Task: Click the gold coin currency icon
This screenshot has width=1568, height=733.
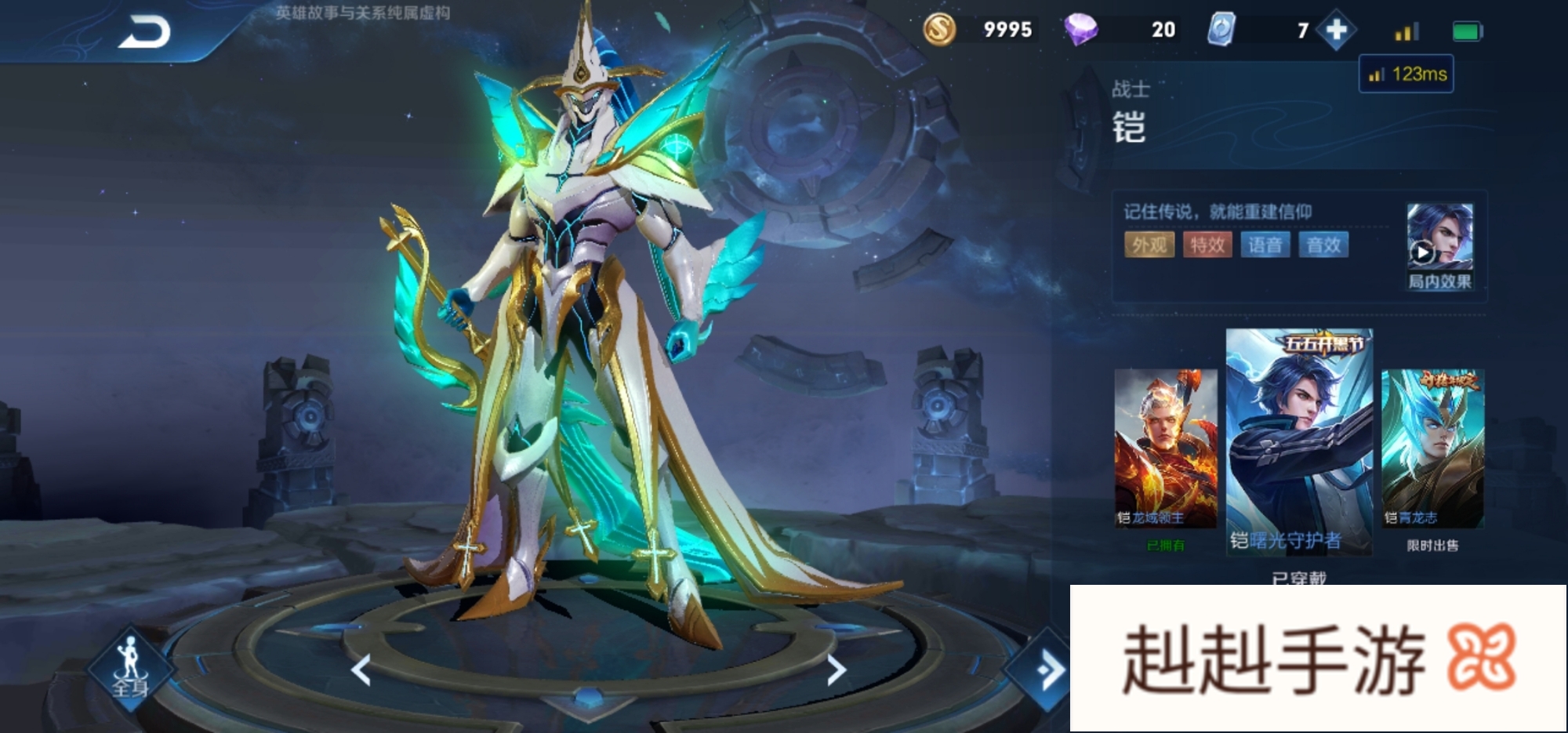Action: [x=939, y=30]
